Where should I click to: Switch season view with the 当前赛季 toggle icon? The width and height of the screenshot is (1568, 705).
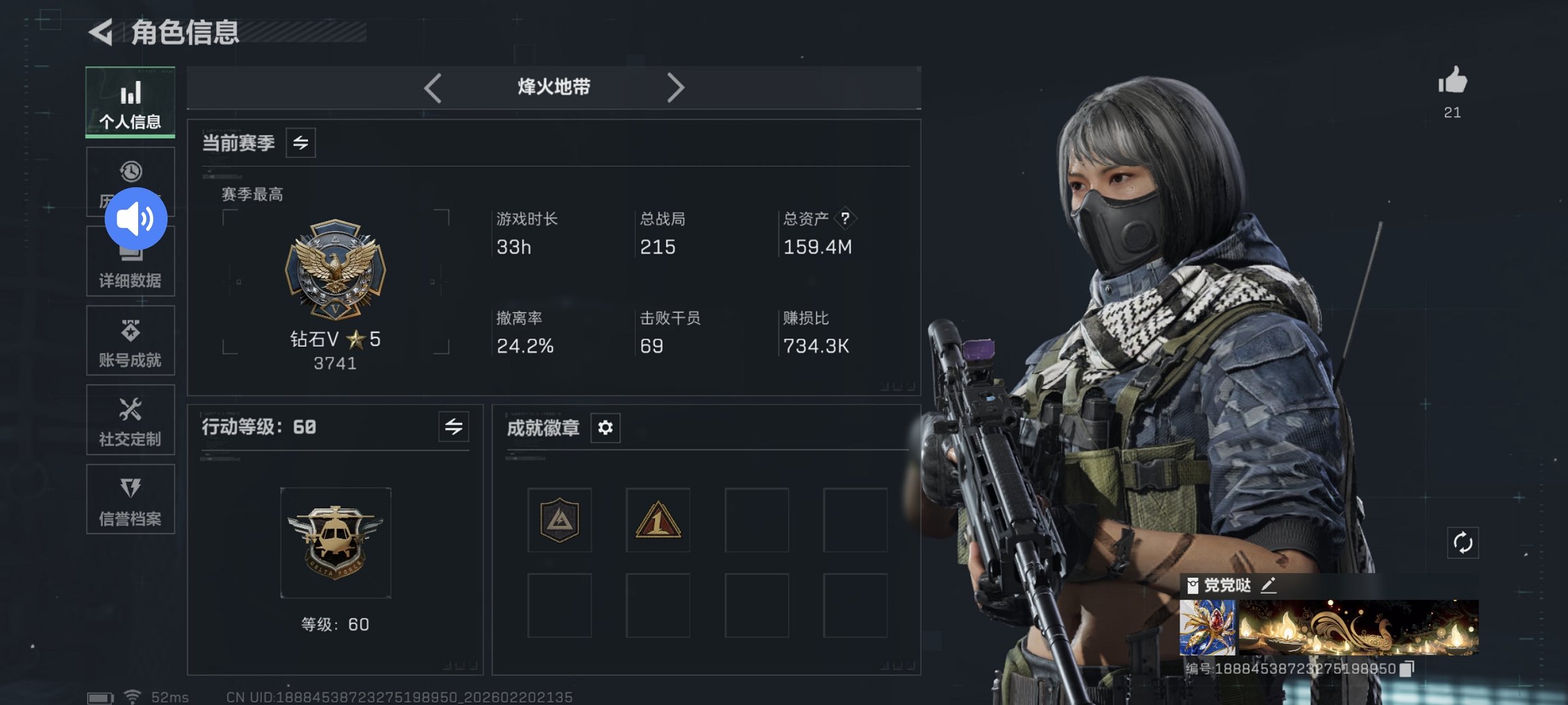point(301,143)
